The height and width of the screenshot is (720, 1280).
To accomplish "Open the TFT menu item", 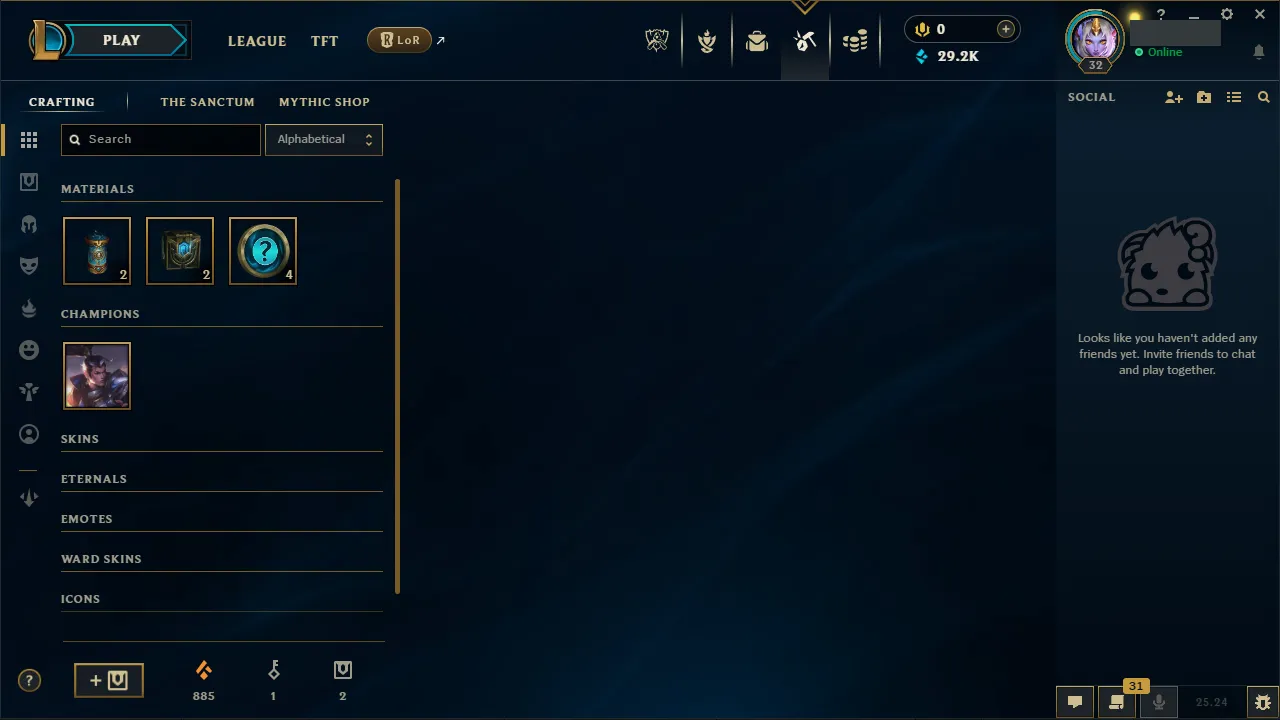I will coord(324,41).
